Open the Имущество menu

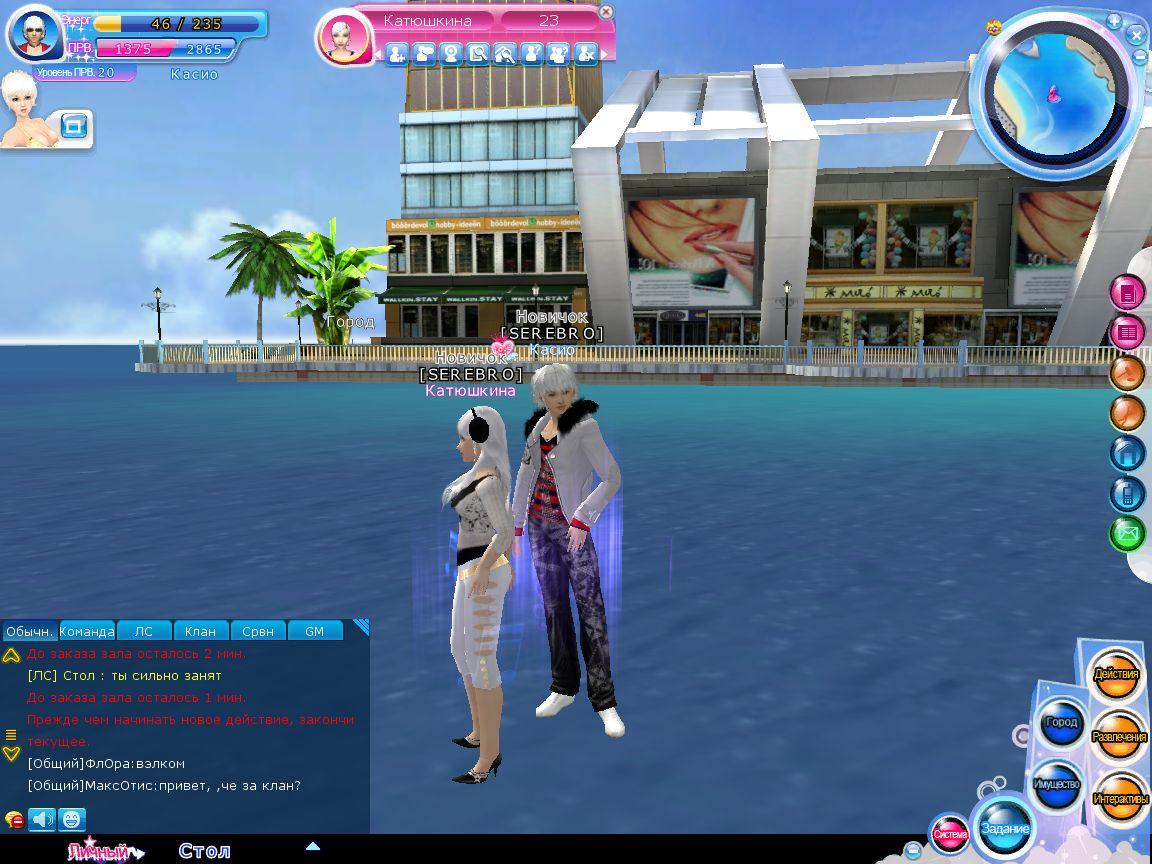(x=1056, y=784)
